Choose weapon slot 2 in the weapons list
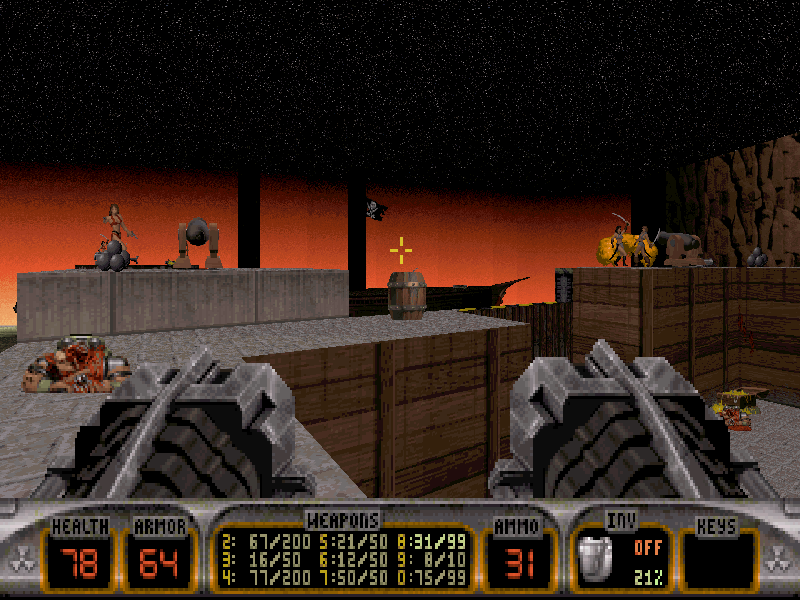The width and height of the screenshot is (800, 600). point(256,541)
